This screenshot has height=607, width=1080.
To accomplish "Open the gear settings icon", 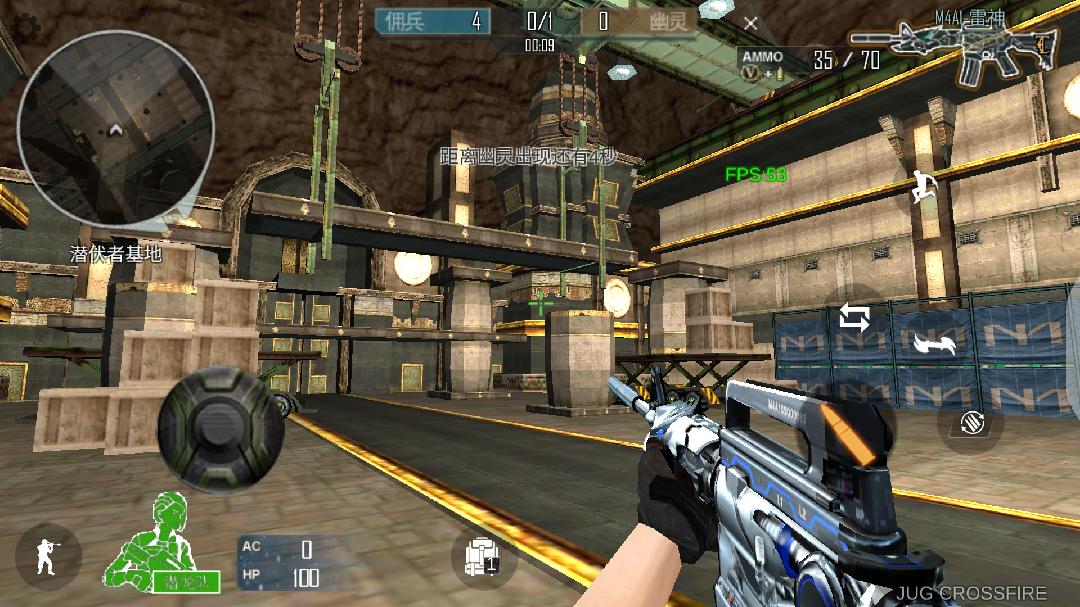I will pos(26,28).
